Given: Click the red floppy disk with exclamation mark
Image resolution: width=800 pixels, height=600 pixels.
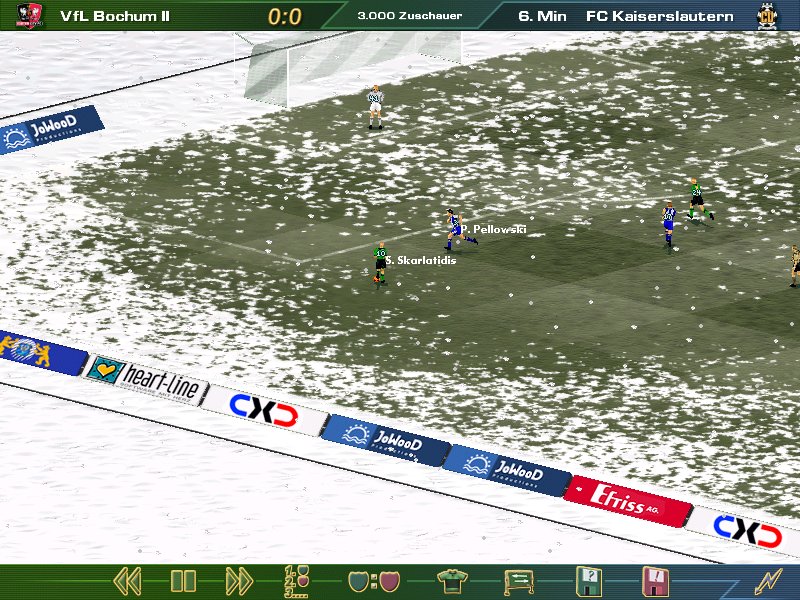Looking at the screenshot, I should click(654, 580).
